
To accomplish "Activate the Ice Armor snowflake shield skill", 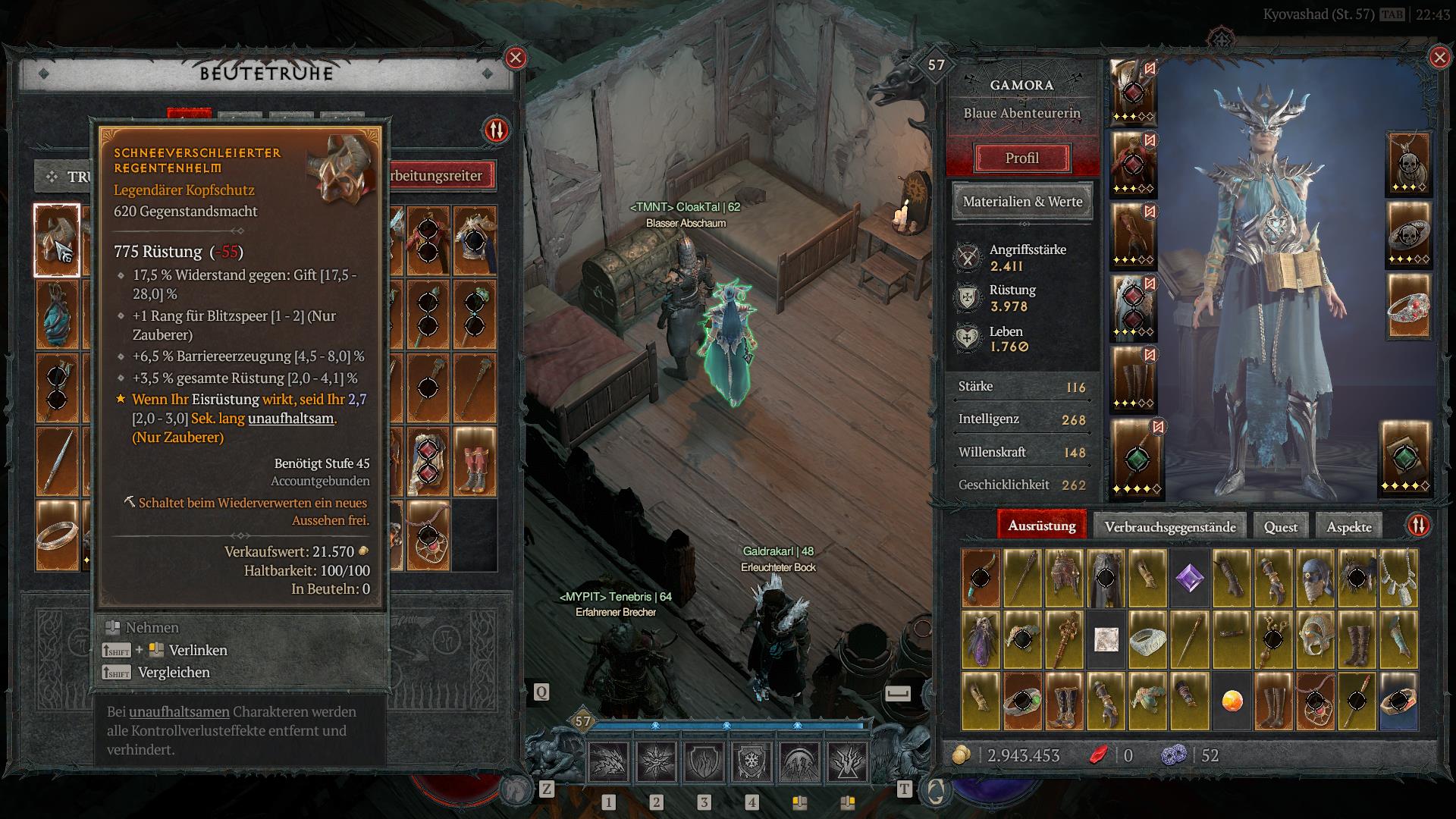I will point(752,761).
